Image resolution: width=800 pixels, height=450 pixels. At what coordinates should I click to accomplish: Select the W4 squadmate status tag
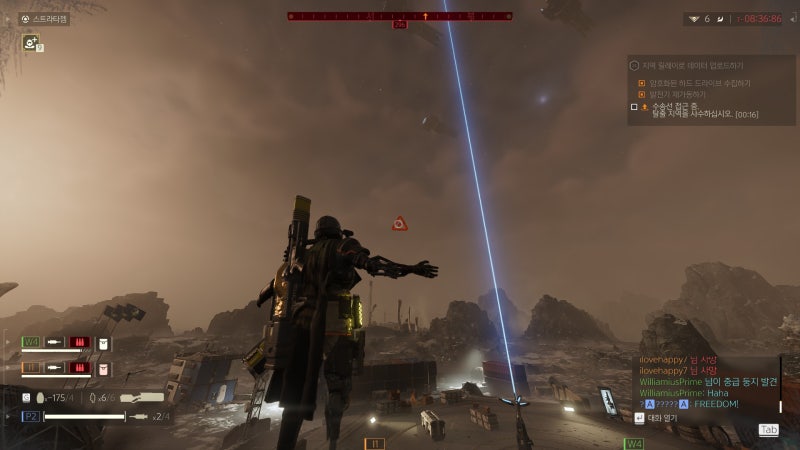click(31, 342)
